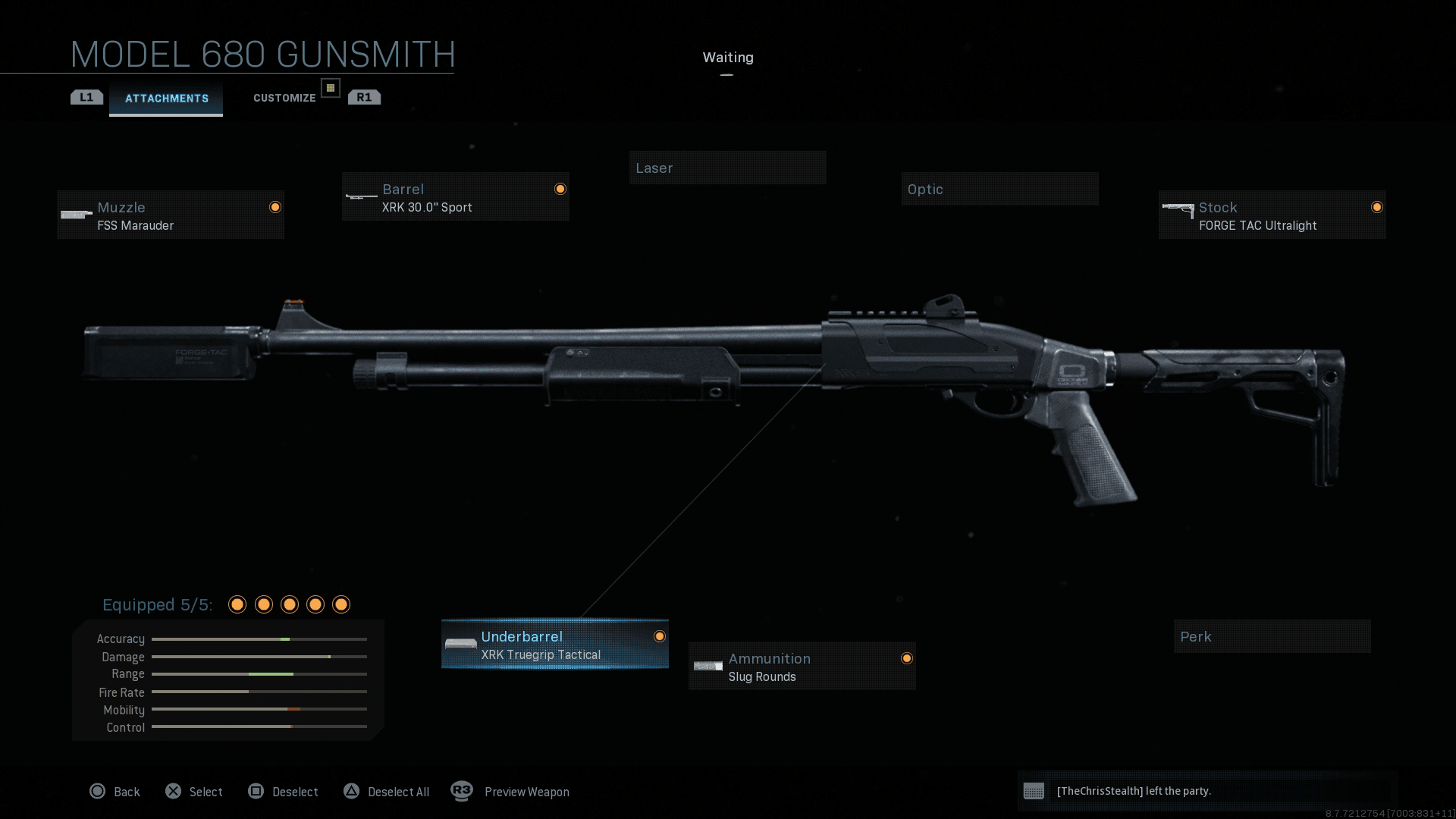
Task: Switch to the Attachments tab
Action: click(x=166, y=99)
